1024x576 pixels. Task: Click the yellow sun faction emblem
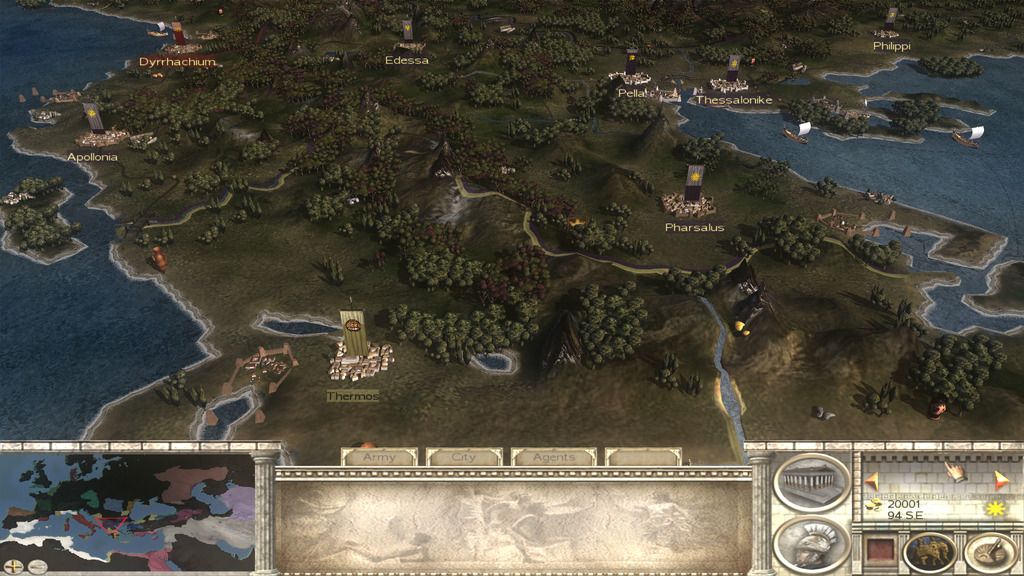994,509
